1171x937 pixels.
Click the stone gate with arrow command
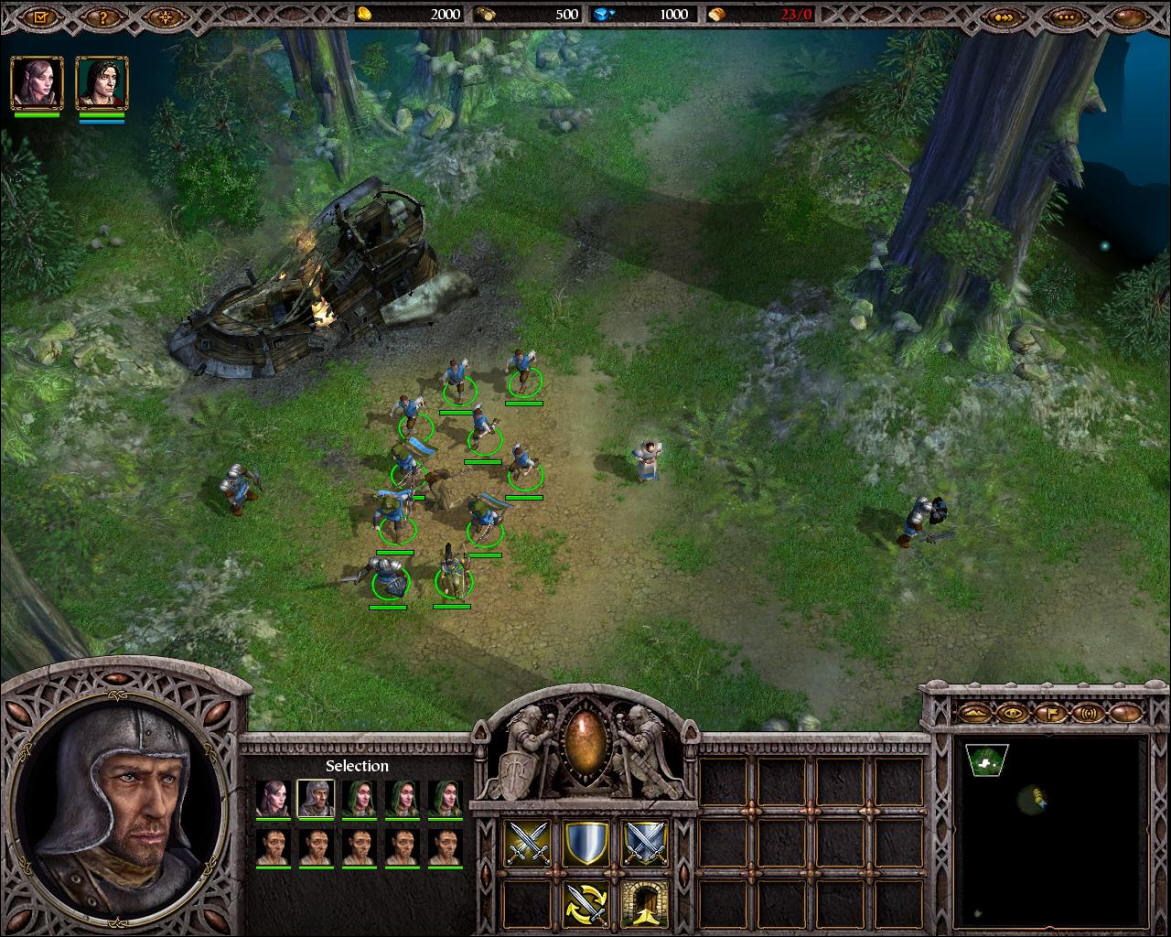coord(645,903)
